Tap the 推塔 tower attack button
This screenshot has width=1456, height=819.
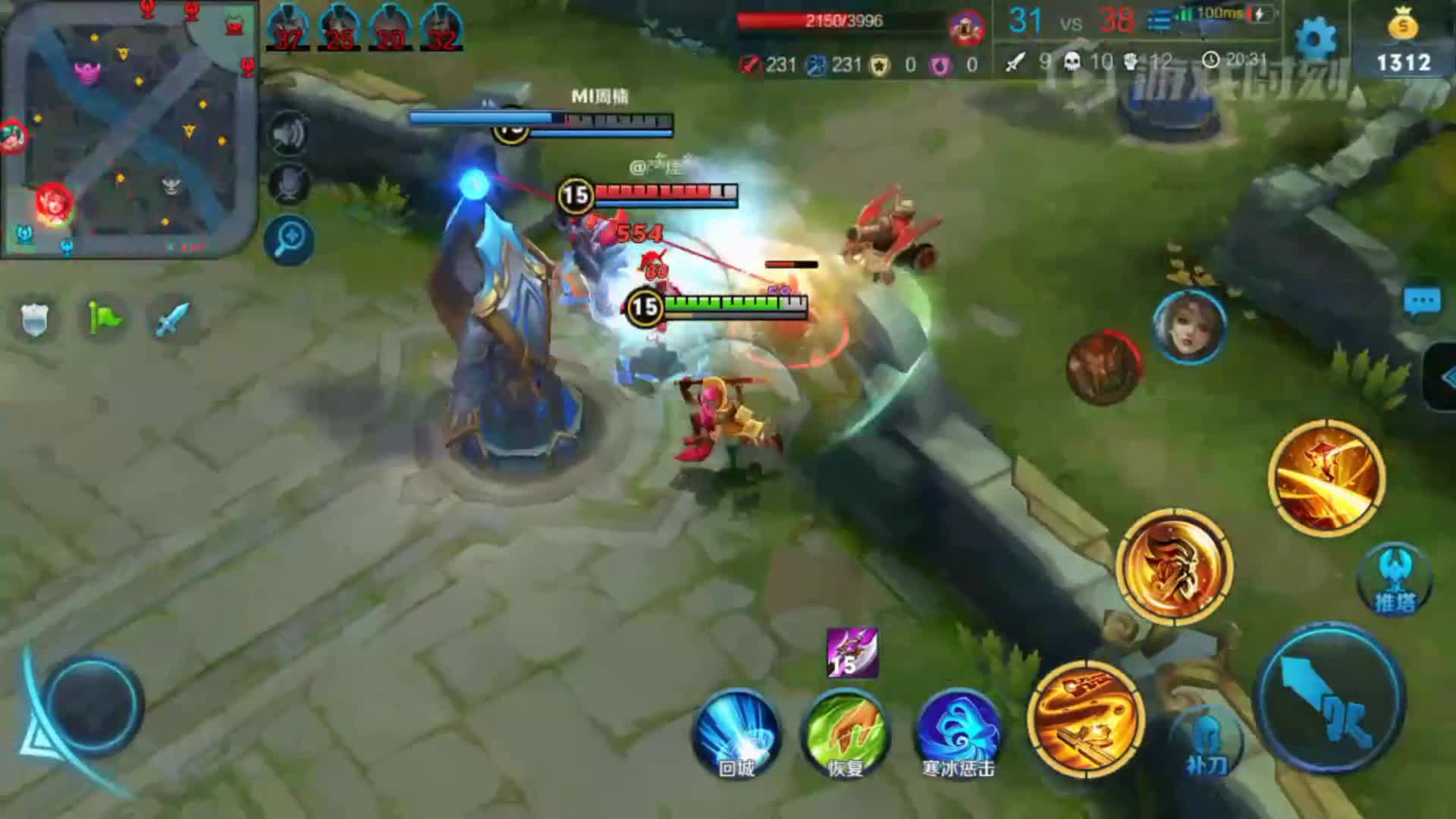[x=1394, y=580]
